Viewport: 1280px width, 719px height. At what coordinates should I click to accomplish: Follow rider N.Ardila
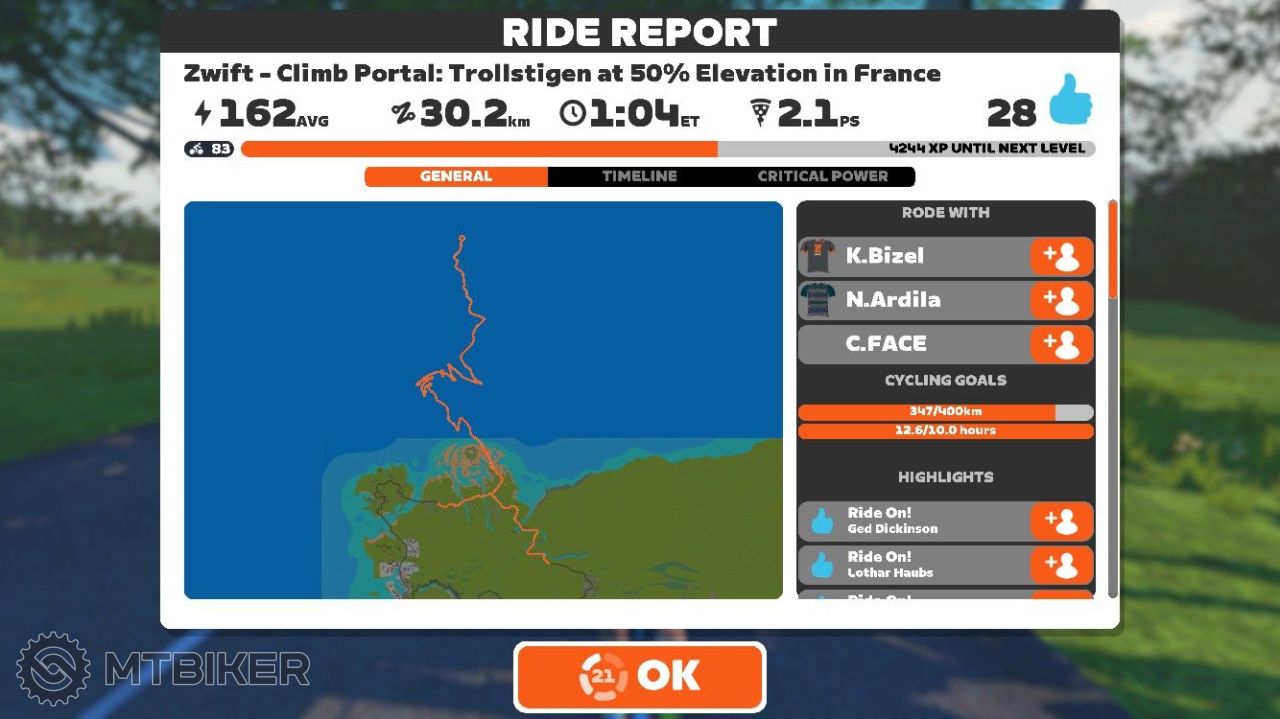coord(1061,300)
